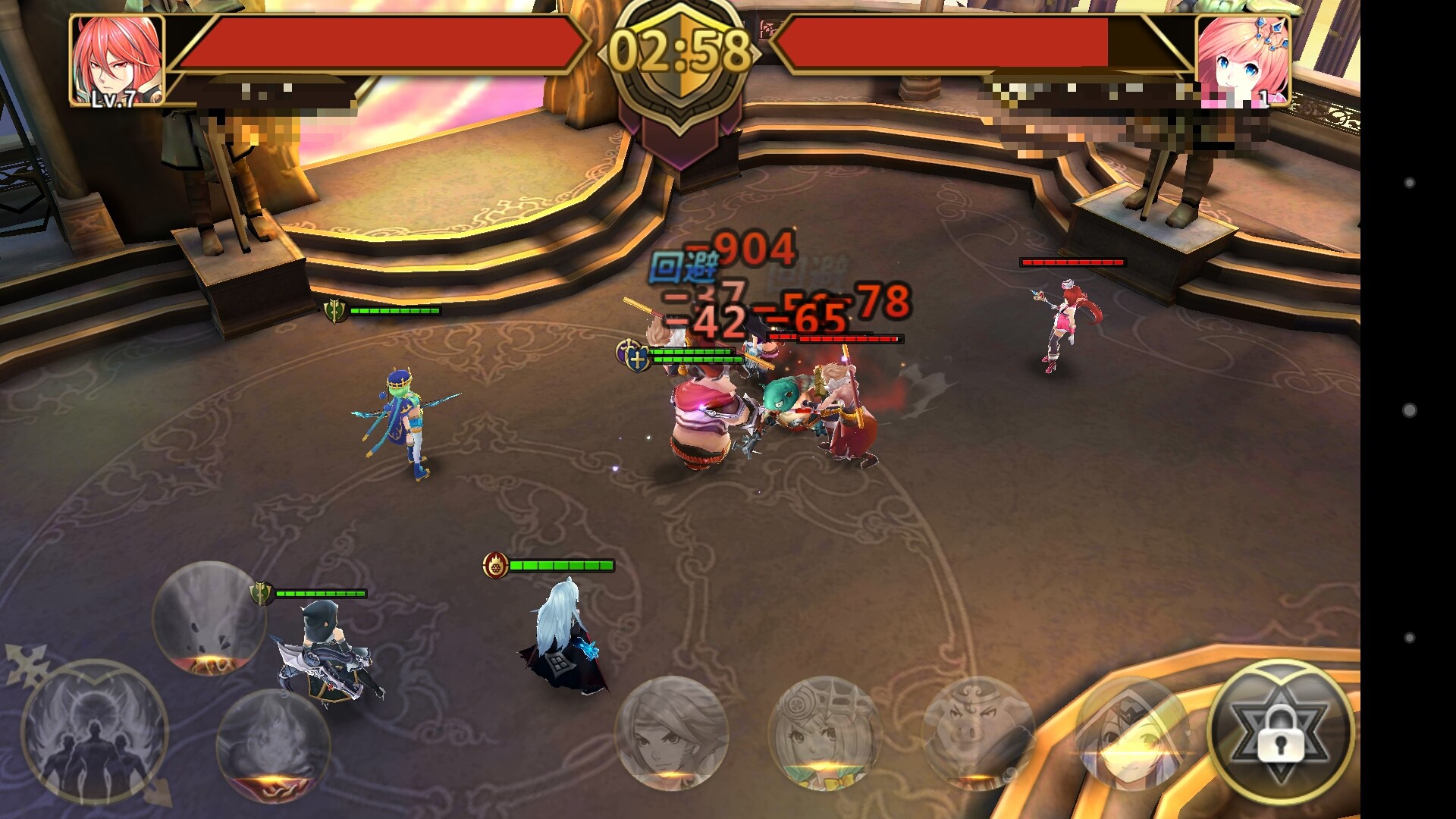Tap the locked hexagram star button
Screen dimensions: 1456x819
coord(1280,733)
